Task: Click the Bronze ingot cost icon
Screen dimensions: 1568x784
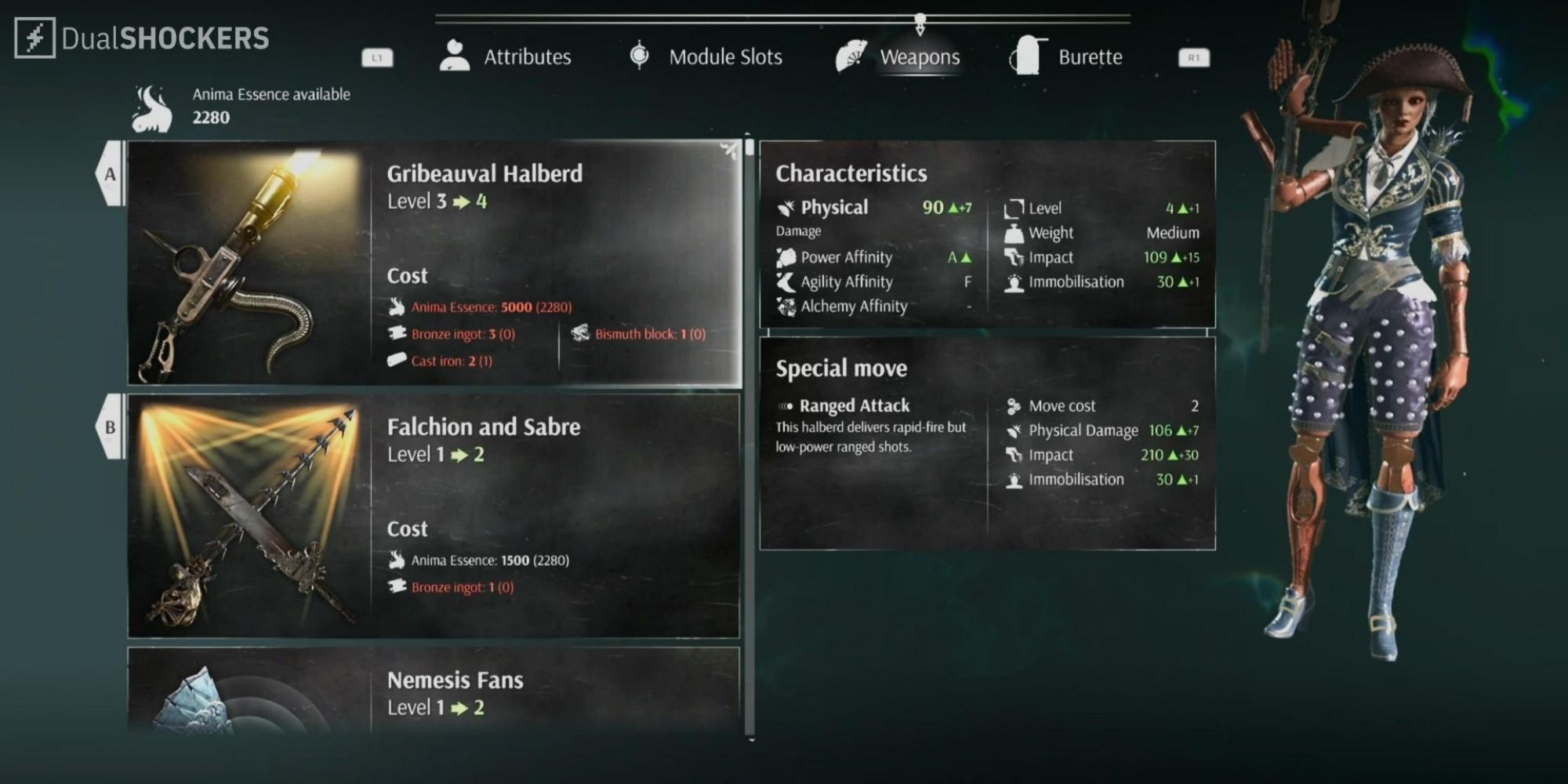Action: click(397, 333)
